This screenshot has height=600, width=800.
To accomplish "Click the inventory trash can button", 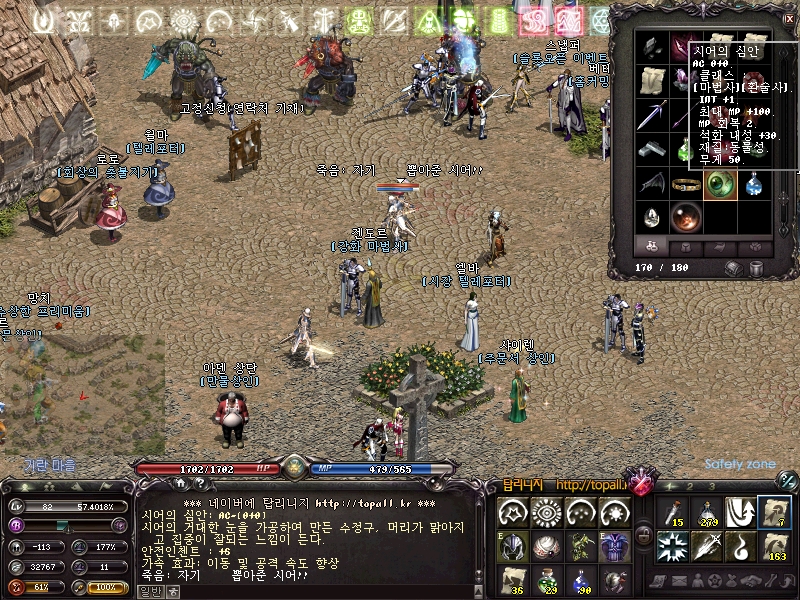I will pyautogui.click(x=756, y=267).
